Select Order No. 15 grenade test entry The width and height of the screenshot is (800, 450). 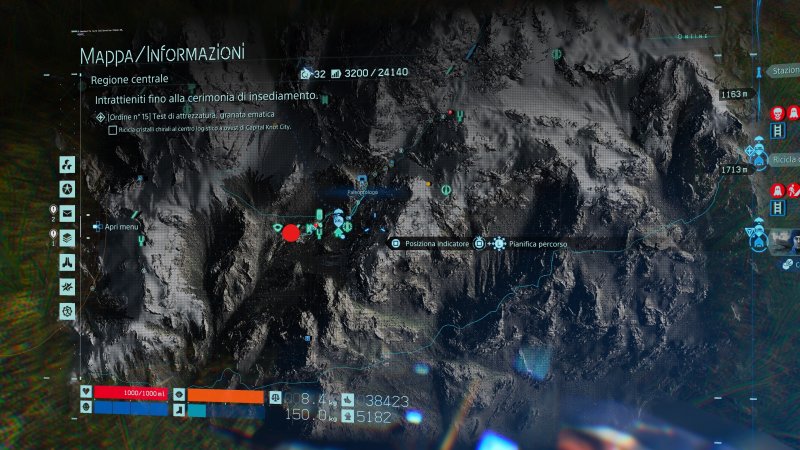[x=210, y=117]
